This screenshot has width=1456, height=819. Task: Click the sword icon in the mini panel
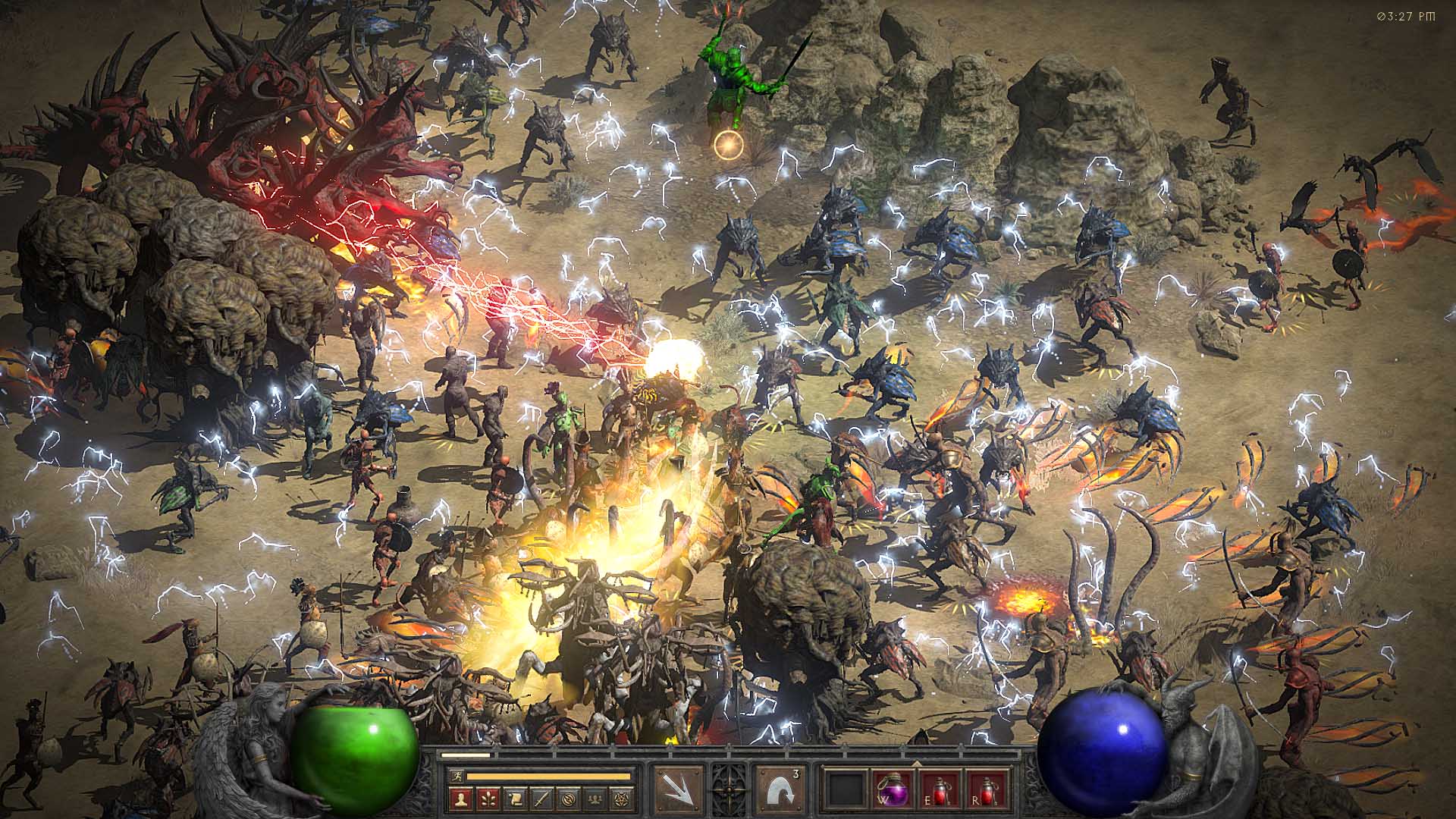click(x=541, y=798)
